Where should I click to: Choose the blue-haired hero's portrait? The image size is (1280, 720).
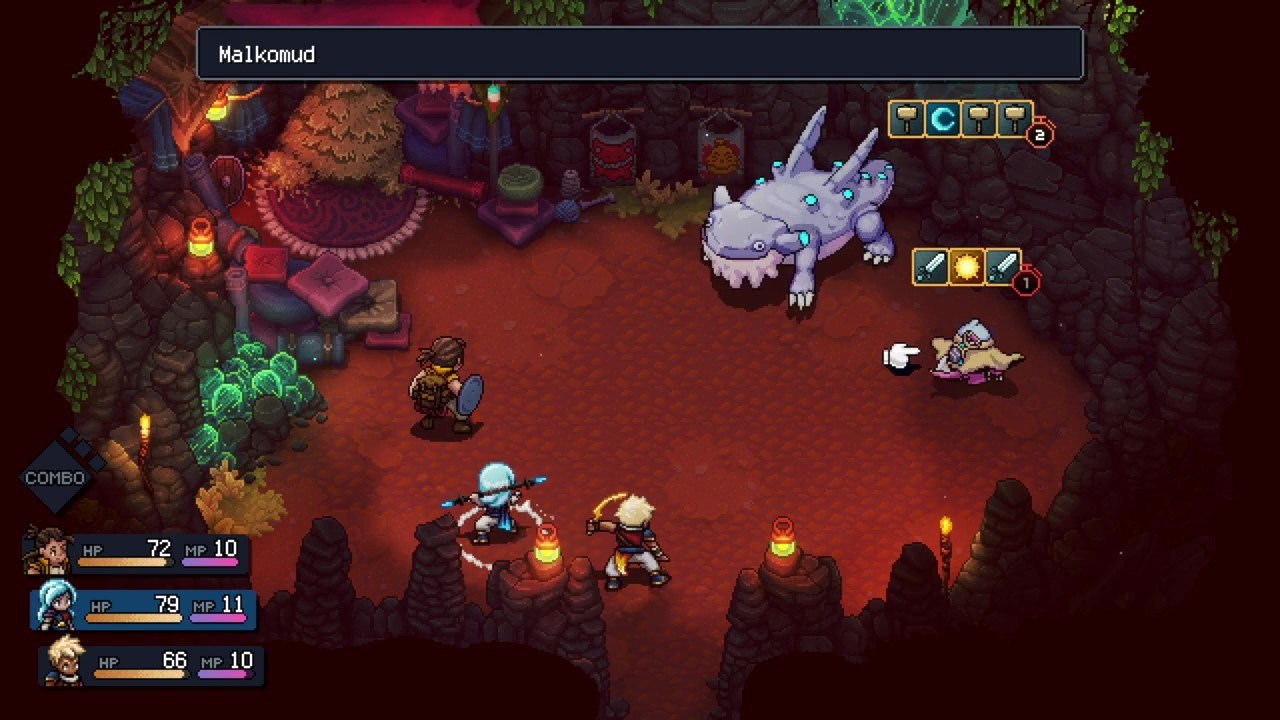point(57,605)
